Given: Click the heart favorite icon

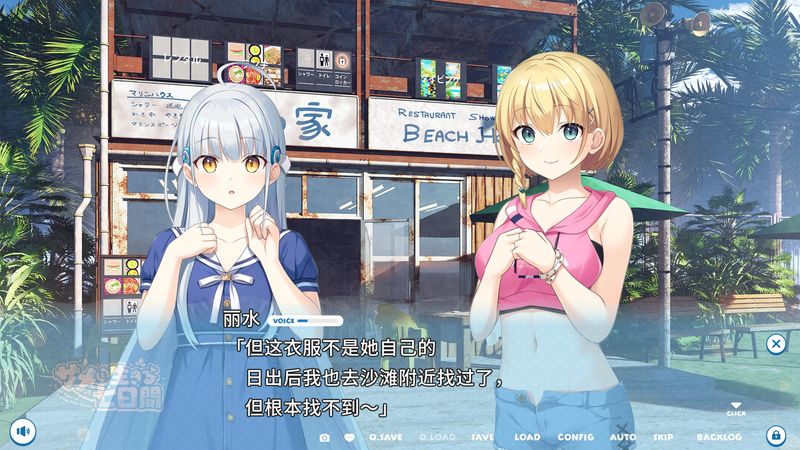Looking at the screenshot, I should [x=349, y=437].
